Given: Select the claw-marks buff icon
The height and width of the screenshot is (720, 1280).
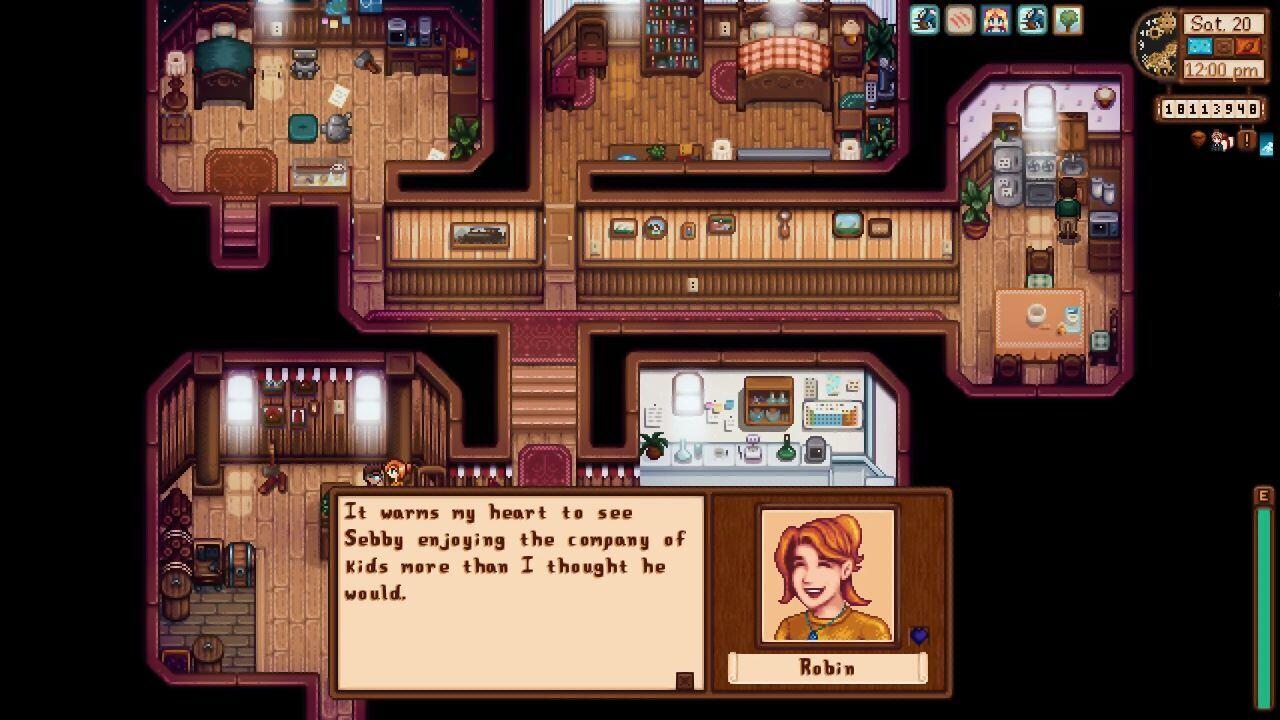Looking at the screenshot, I should click(960, 20).
